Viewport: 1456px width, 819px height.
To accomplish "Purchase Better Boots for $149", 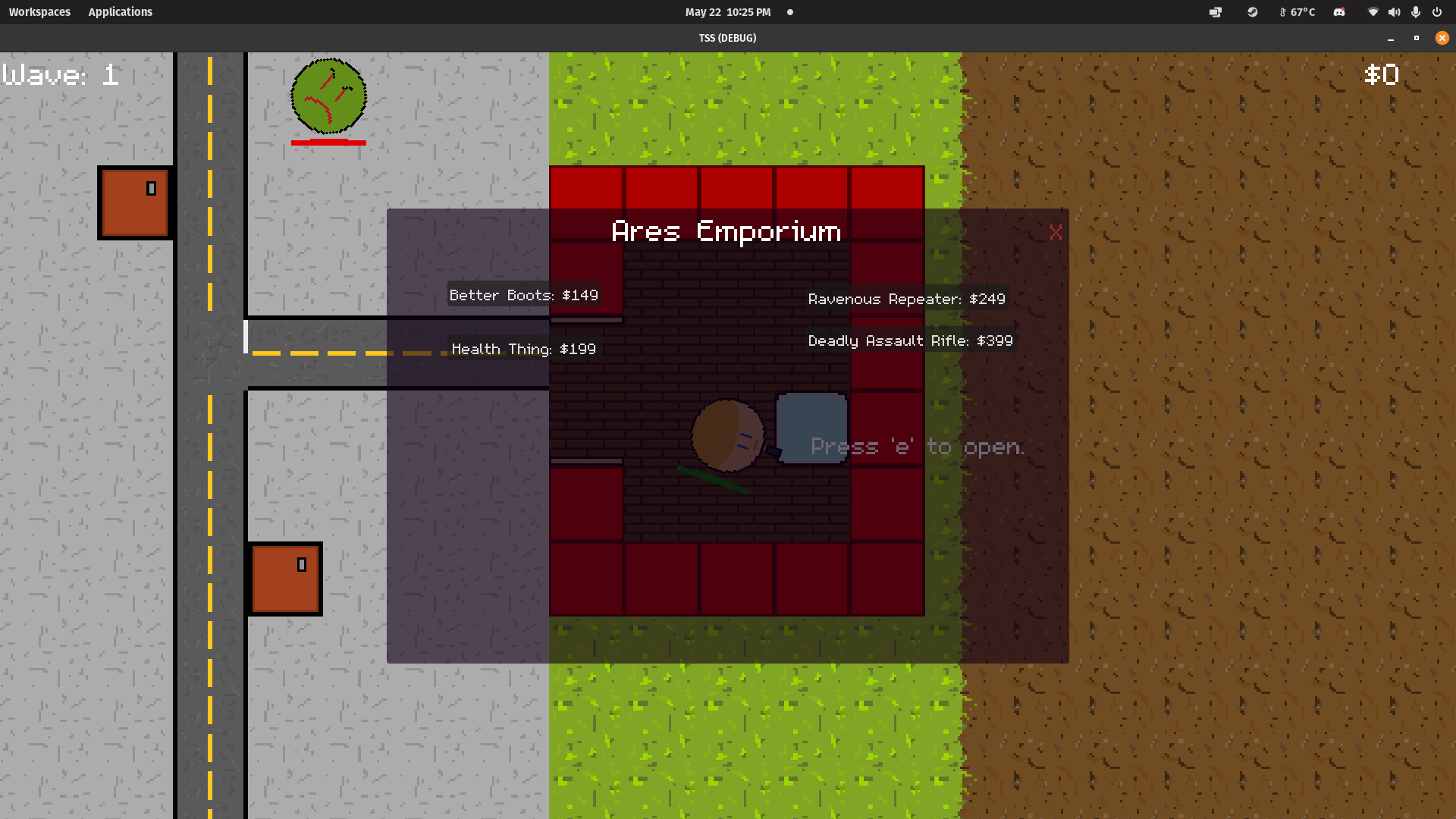I will pyautogui.click(x=523, y=295).
